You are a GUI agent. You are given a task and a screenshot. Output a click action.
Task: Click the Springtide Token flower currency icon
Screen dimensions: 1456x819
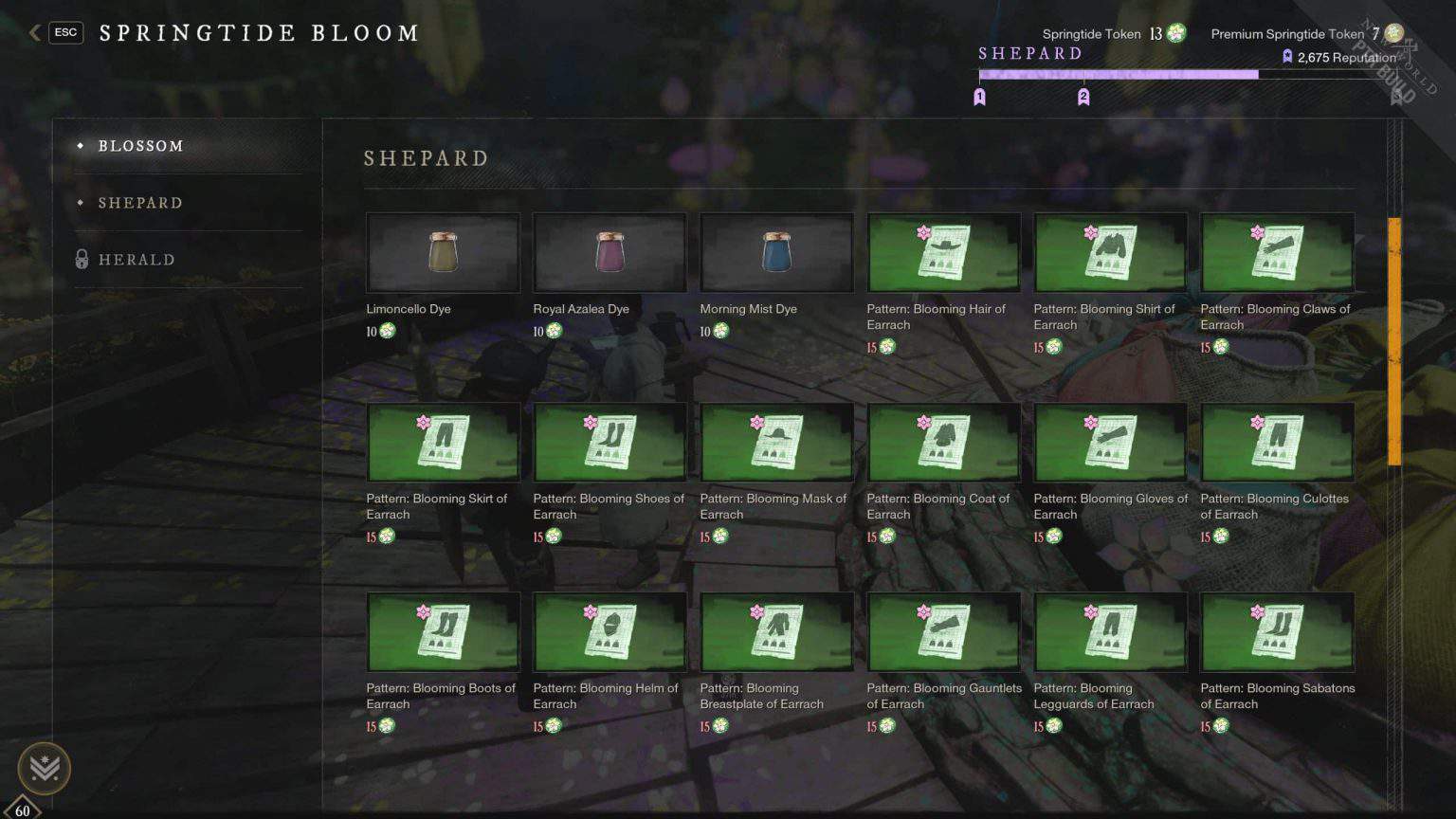coord(1174,33)
